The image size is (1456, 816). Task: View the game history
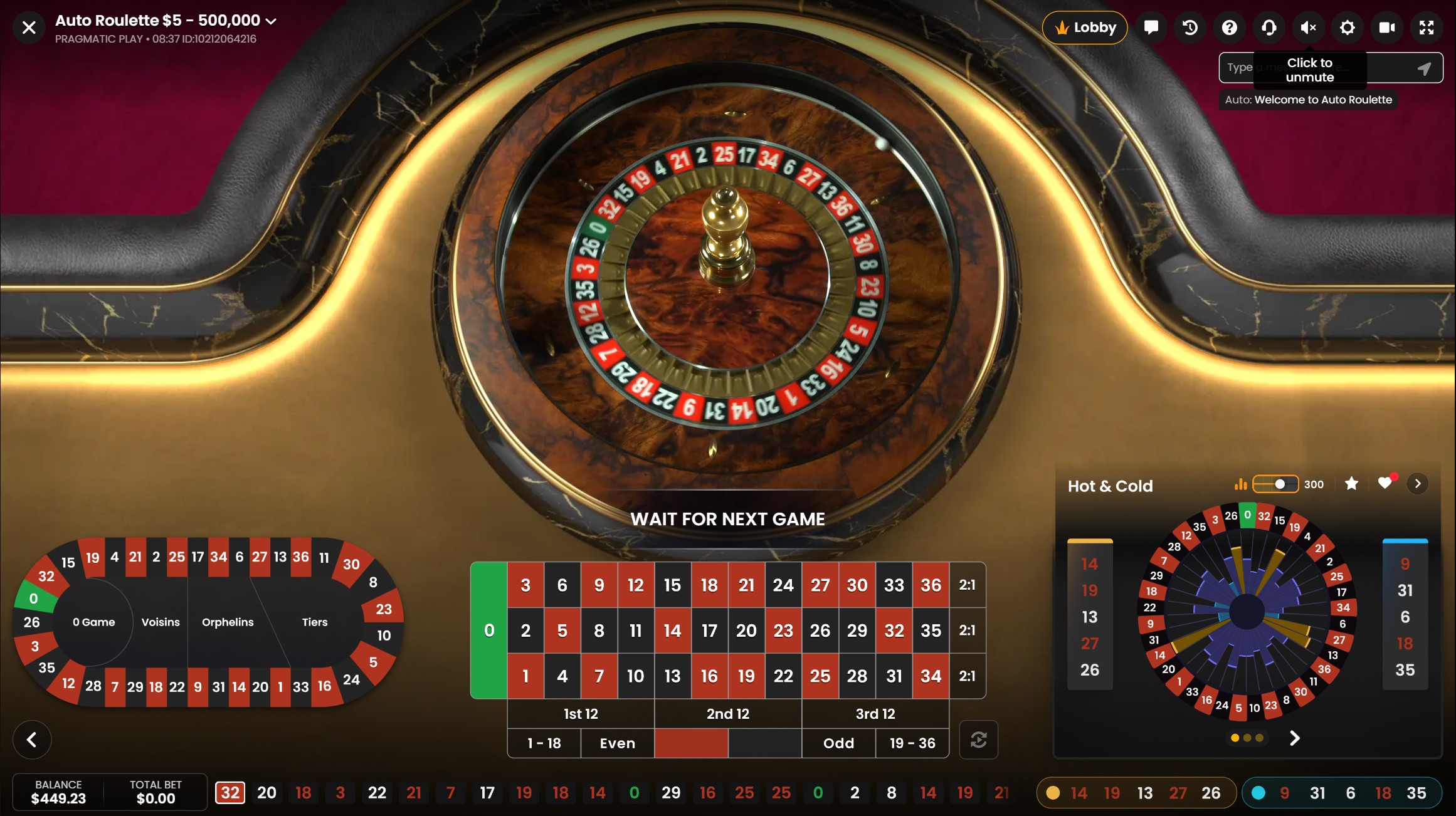coord(1190,27)
